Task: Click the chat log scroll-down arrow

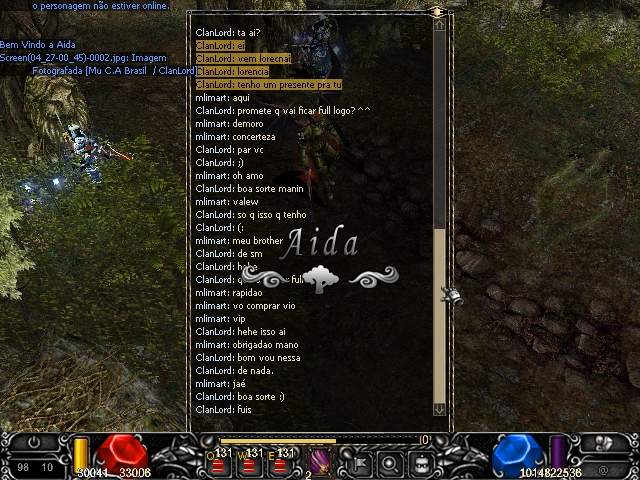Action: point(439,408)
